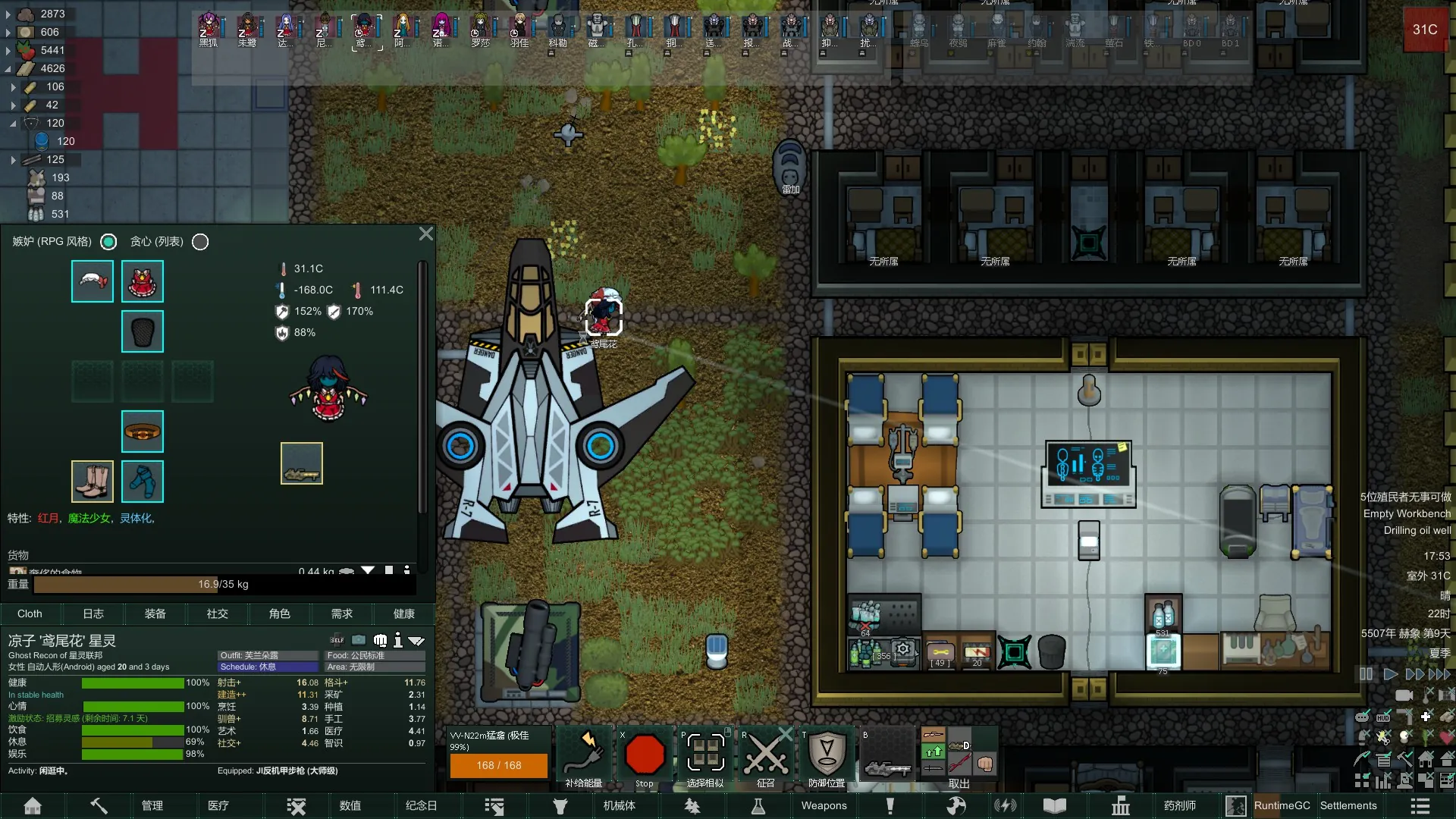The height and width of the screenshot is (819, 1456).
Task: Activate the 征召 draft command
Action: click(x=765, y=756)
